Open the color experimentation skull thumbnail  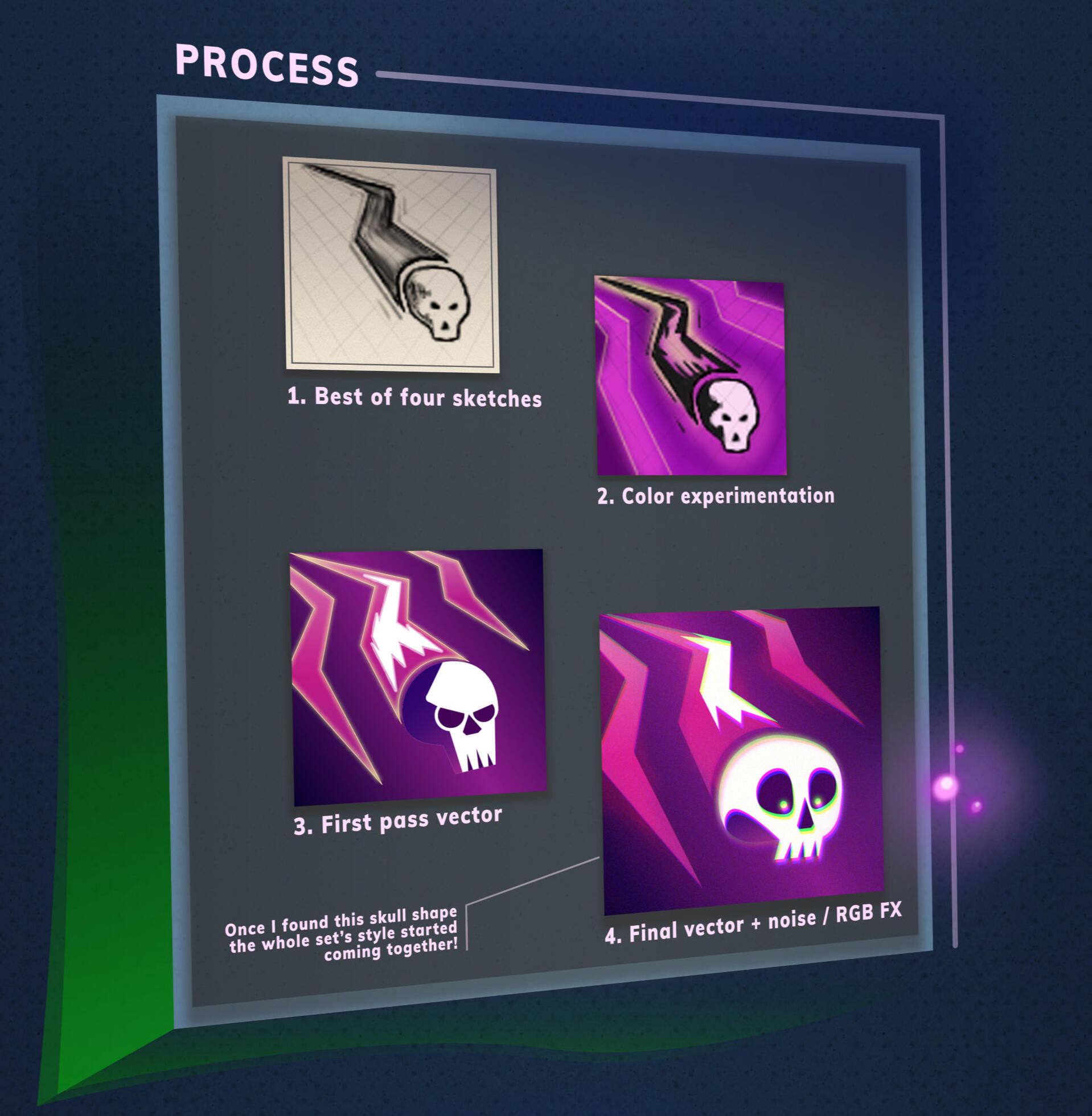pos(691,376)
